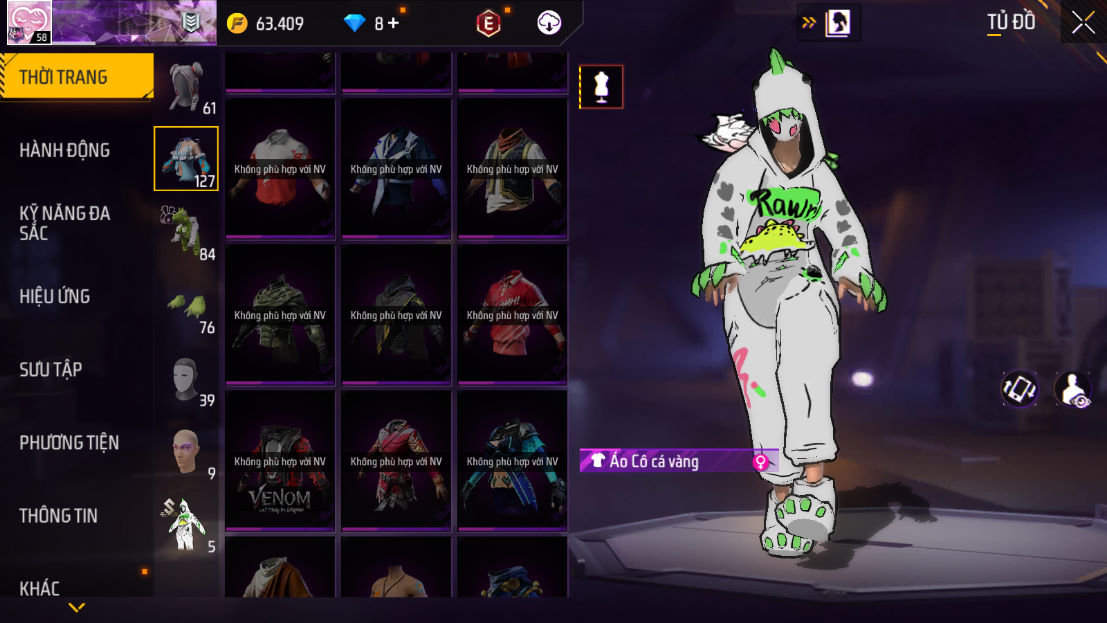Select the tops subcategory with 127 items
Image resolution: width=1107 pixels, height=623 pixels.
(186, 158)
